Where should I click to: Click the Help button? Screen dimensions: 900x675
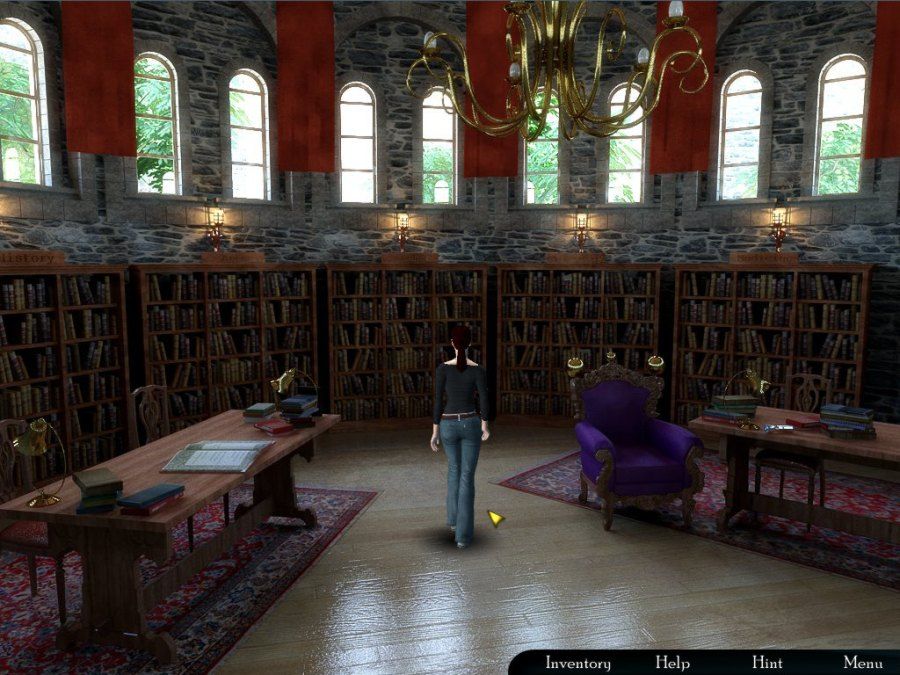(x=672, y=663)
